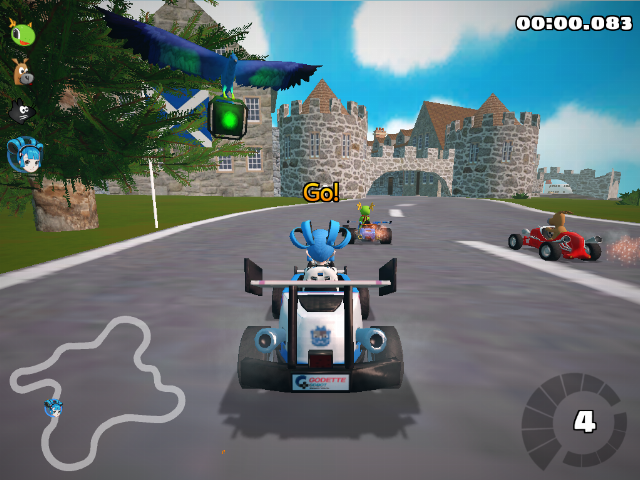
Task: Select the blue-haired girl racer icon
Action: tap(22, 154)
